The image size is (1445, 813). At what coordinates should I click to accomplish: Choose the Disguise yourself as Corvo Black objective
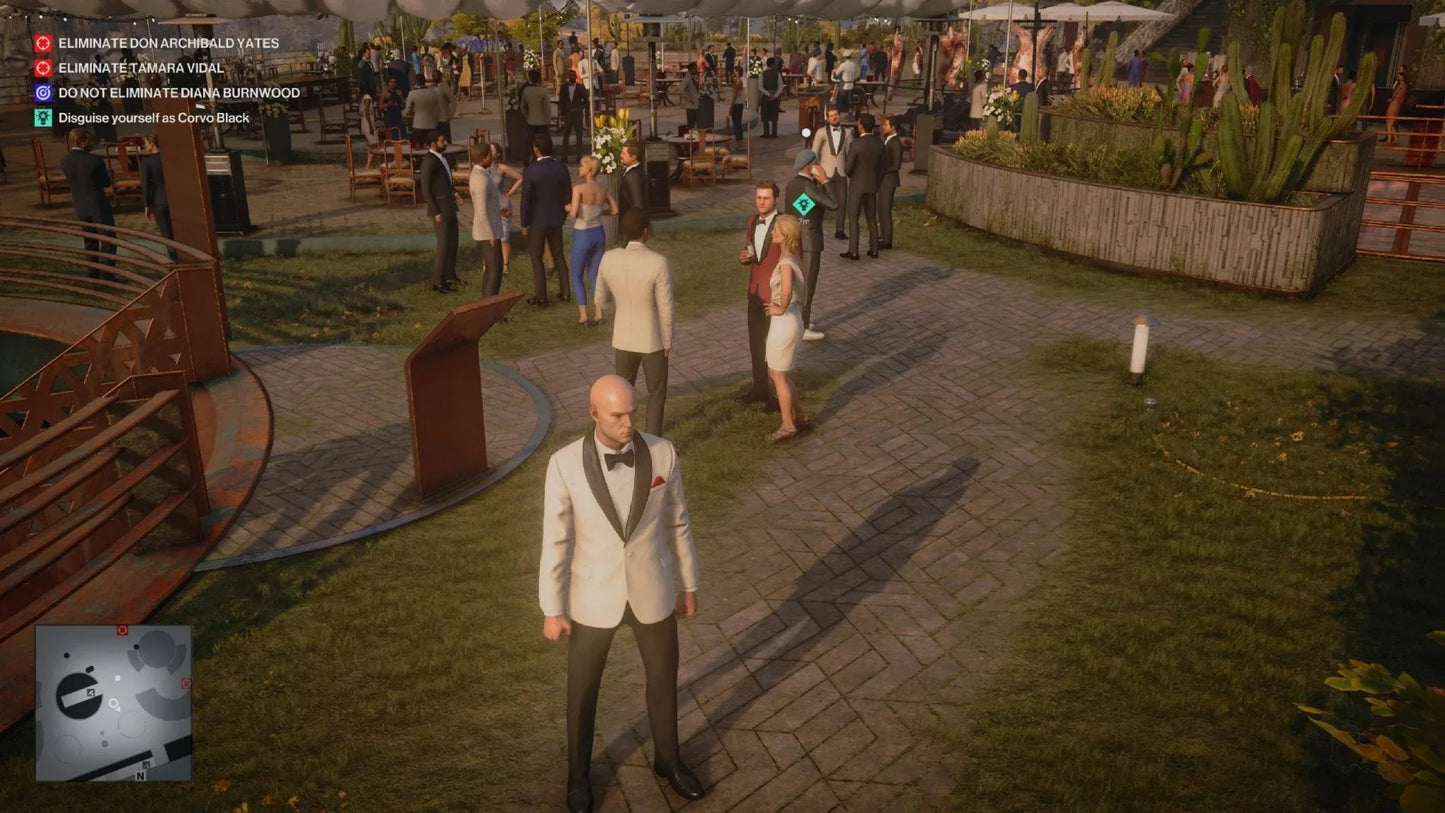[153, 118]
